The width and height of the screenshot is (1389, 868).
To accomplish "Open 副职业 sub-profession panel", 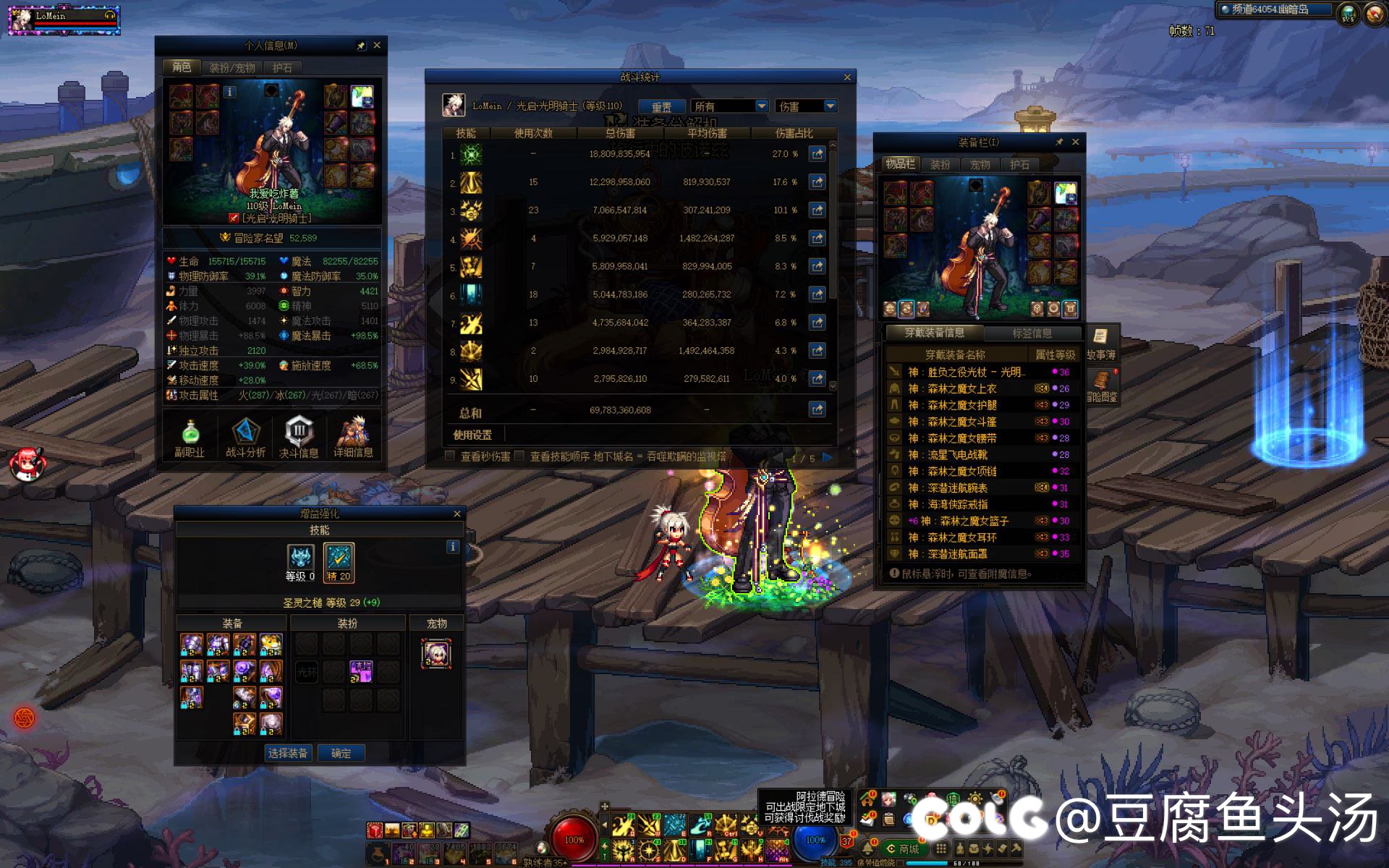I will (x=190, y=438).
